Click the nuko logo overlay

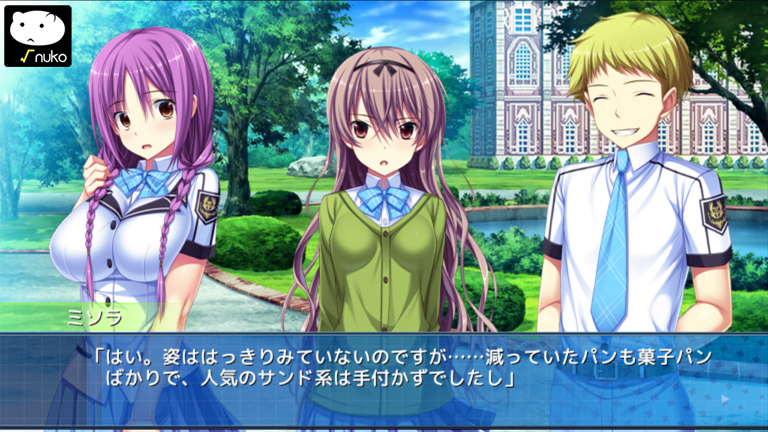38,35
